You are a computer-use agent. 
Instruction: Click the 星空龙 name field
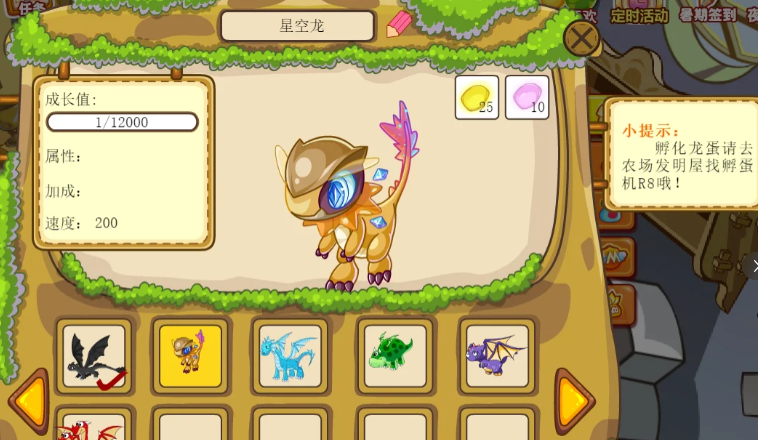(x=298, y=26)
